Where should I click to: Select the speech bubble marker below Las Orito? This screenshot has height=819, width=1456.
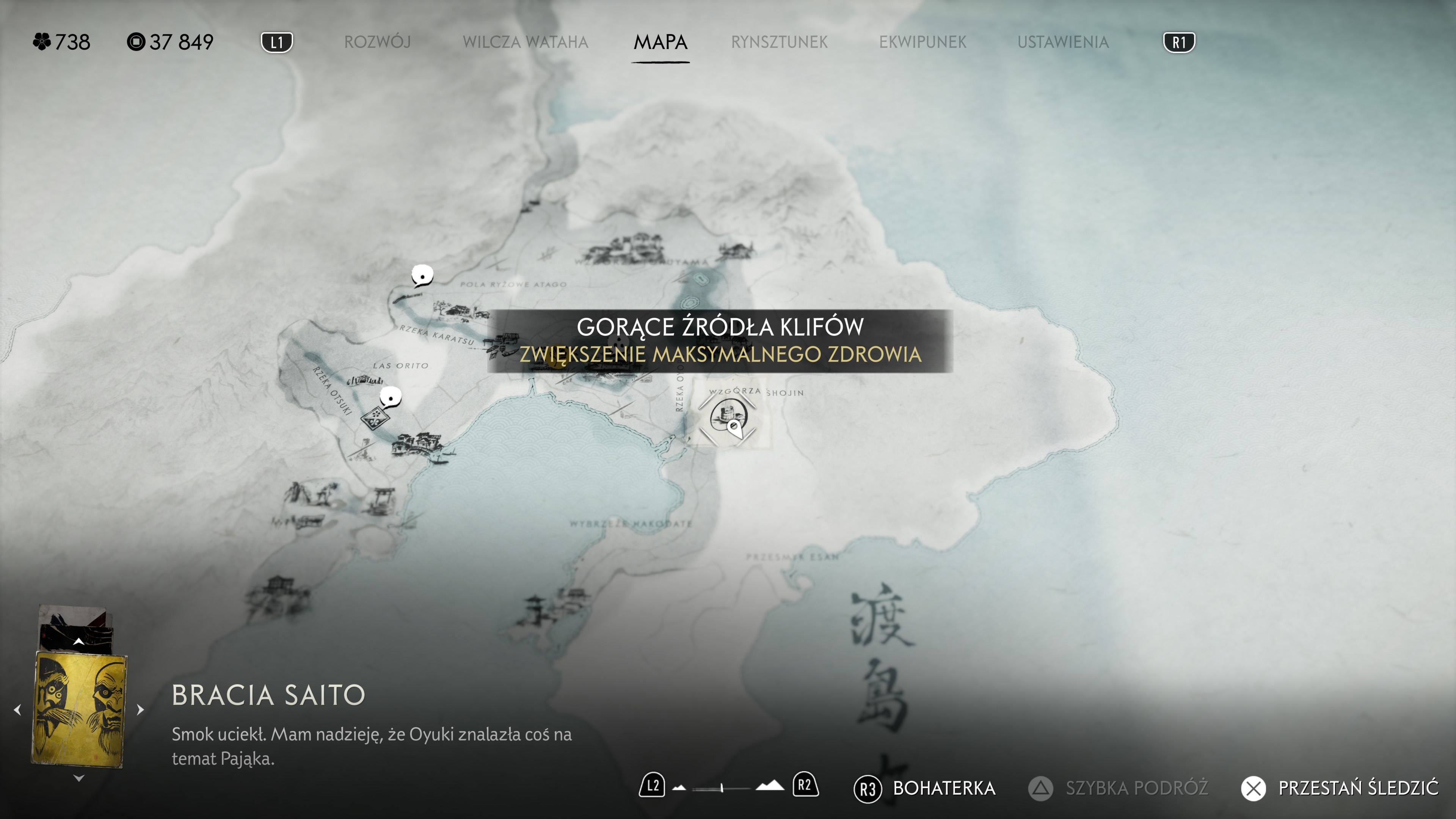tap(390, 397)
